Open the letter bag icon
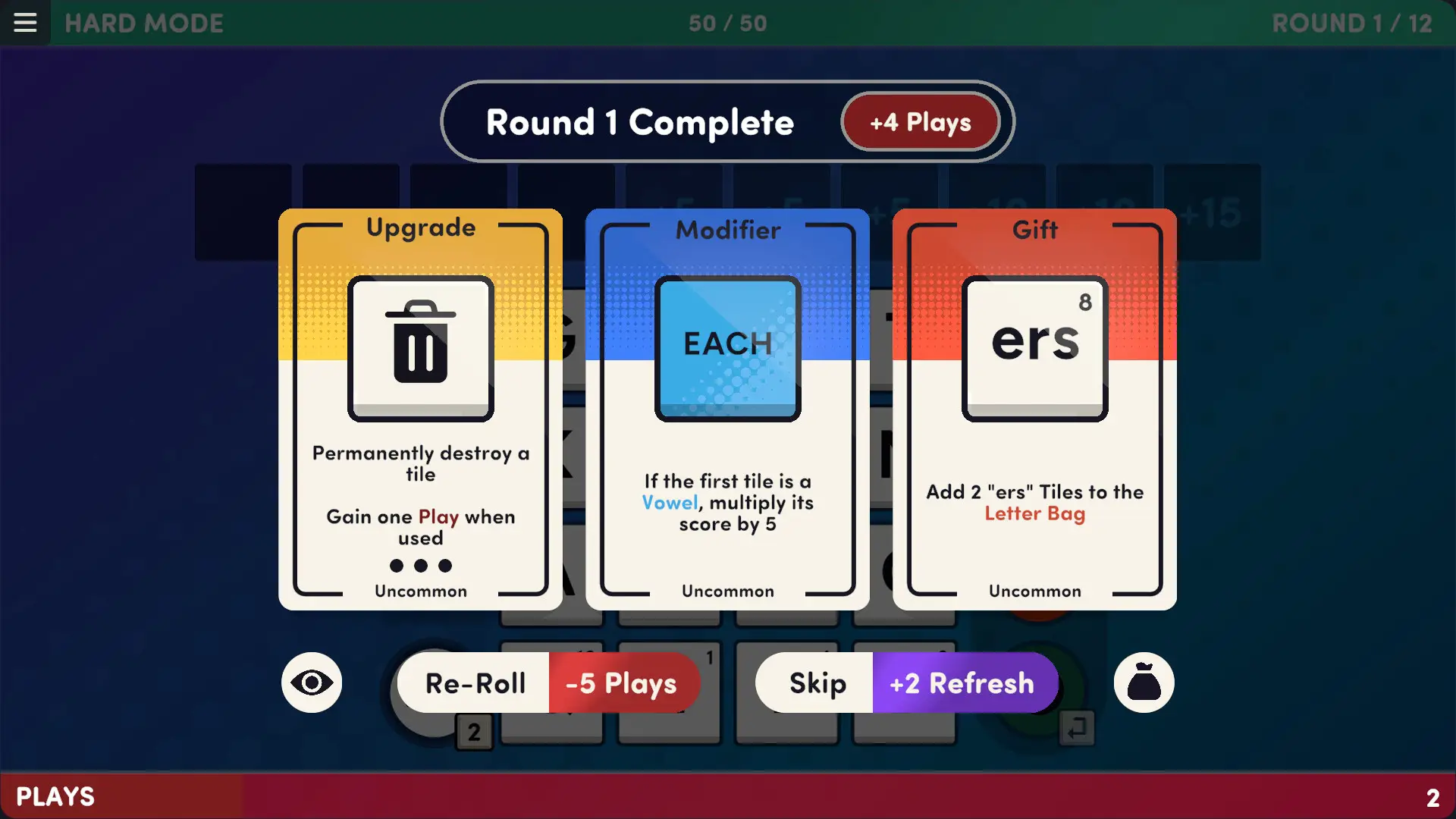 [1144, 682]
